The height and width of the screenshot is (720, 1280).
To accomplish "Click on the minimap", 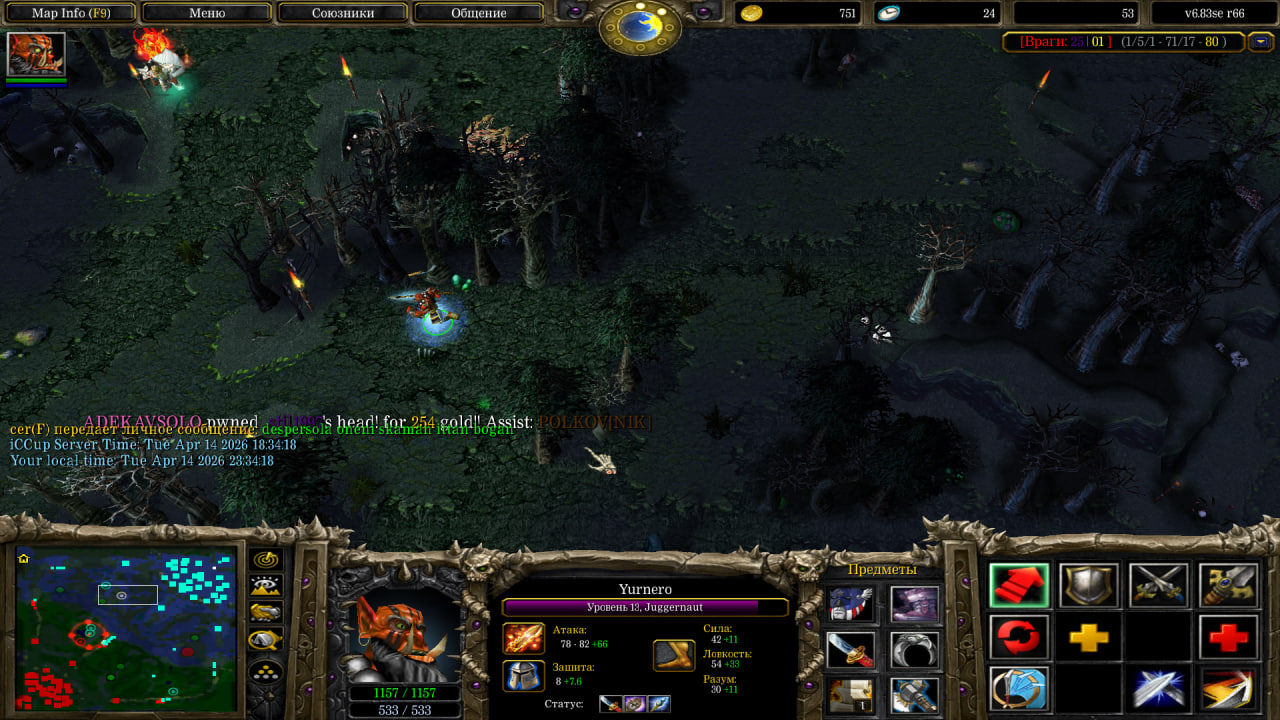I will pos(126,630).
